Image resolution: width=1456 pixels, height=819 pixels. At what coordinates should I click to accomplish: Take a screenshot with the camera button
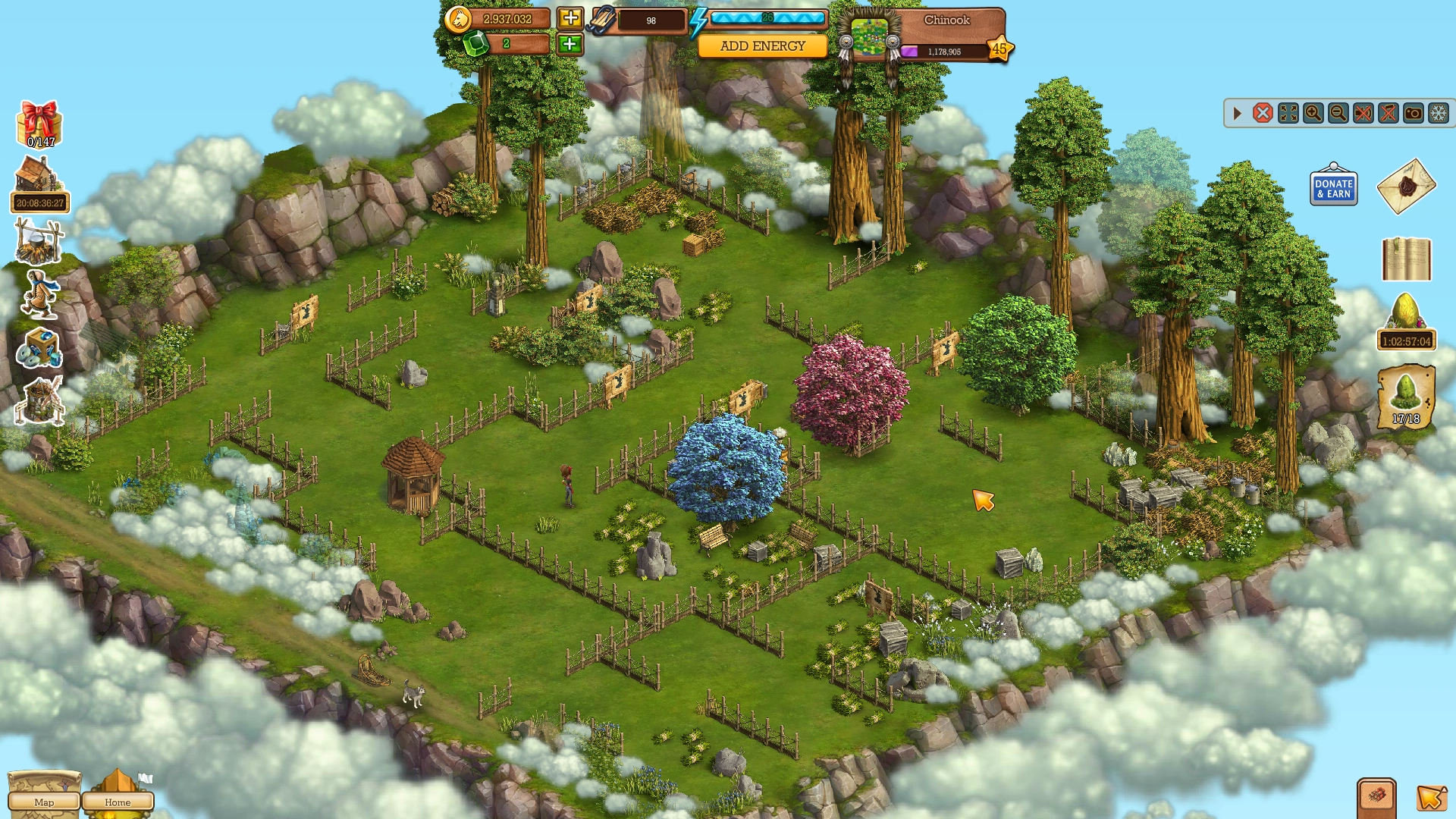coord(1414,114)
